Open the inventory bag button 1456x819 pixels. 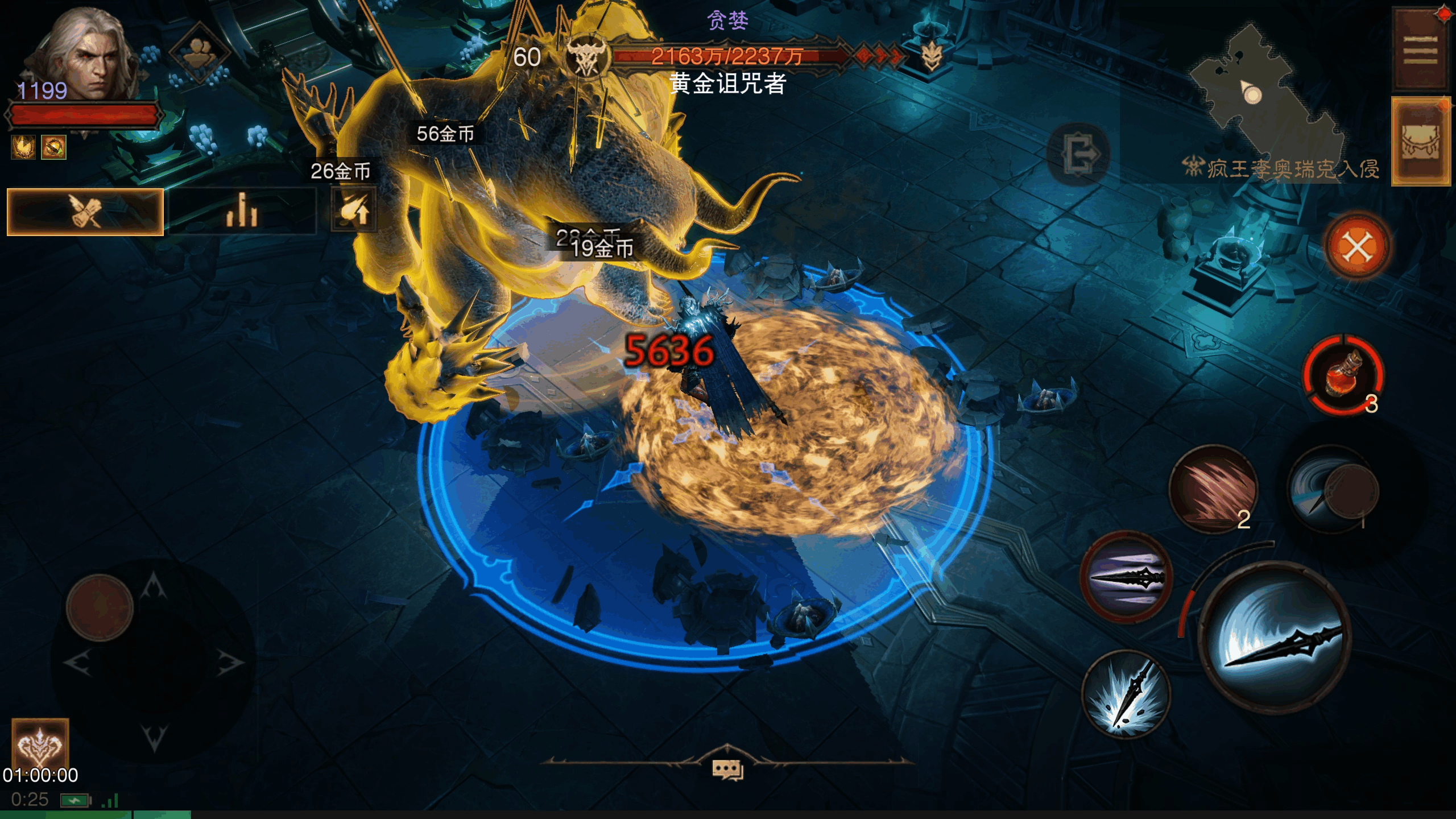(1420, 141)
